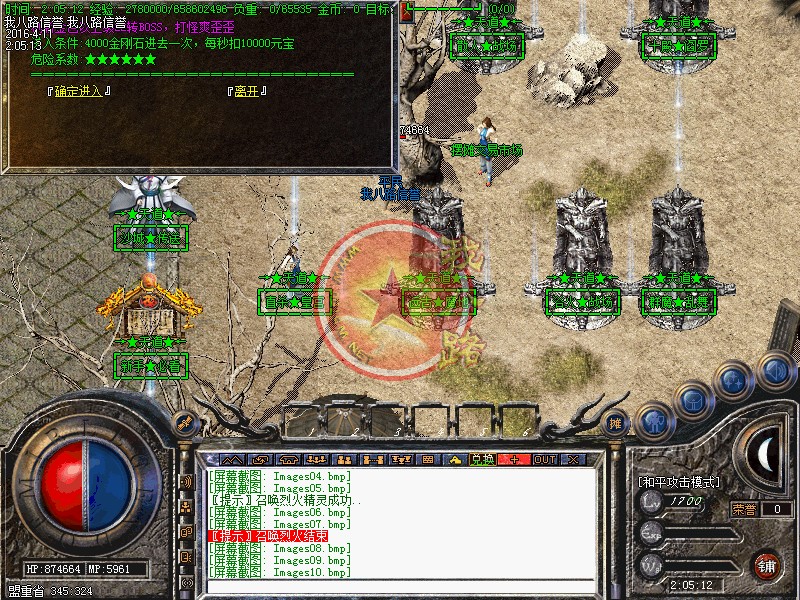Open the 荣誉 honor display
Viewport: 800px width, 600px height.
(x=745, y=509)
